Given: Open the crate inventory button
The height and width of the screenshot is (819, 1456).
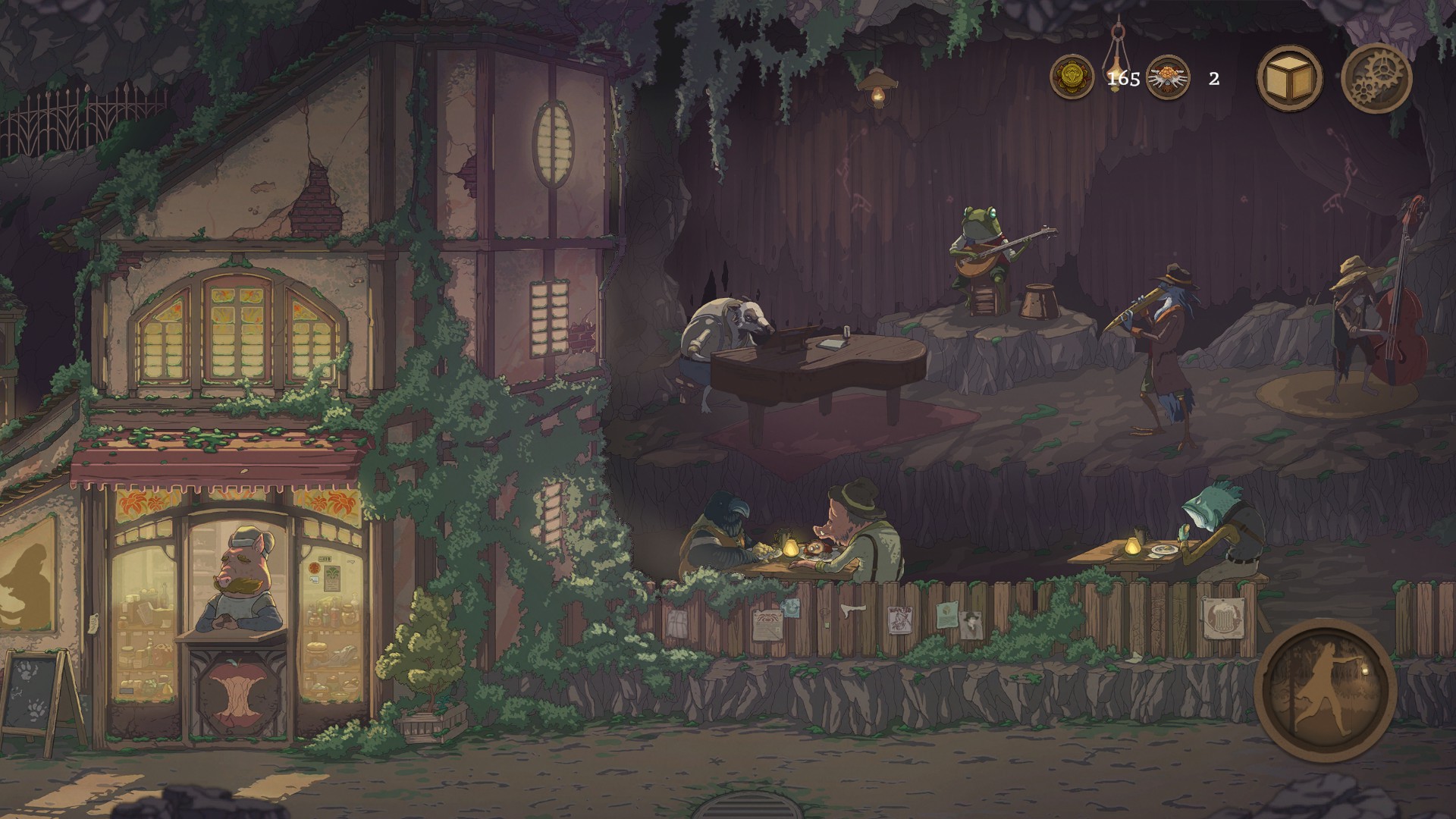Looking at the screenshot, I should (x=1289, y=78).
